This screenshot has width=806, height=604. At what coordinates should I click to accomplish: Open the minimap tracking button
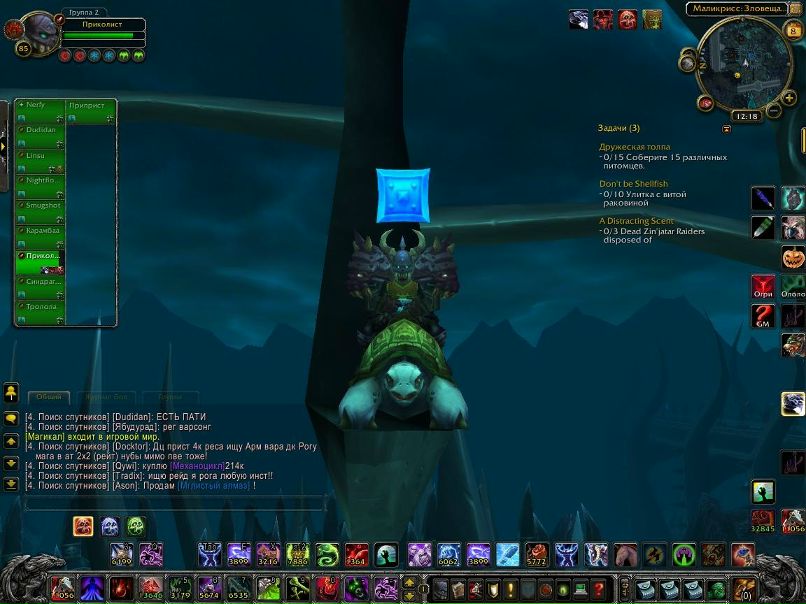[687, 63]
